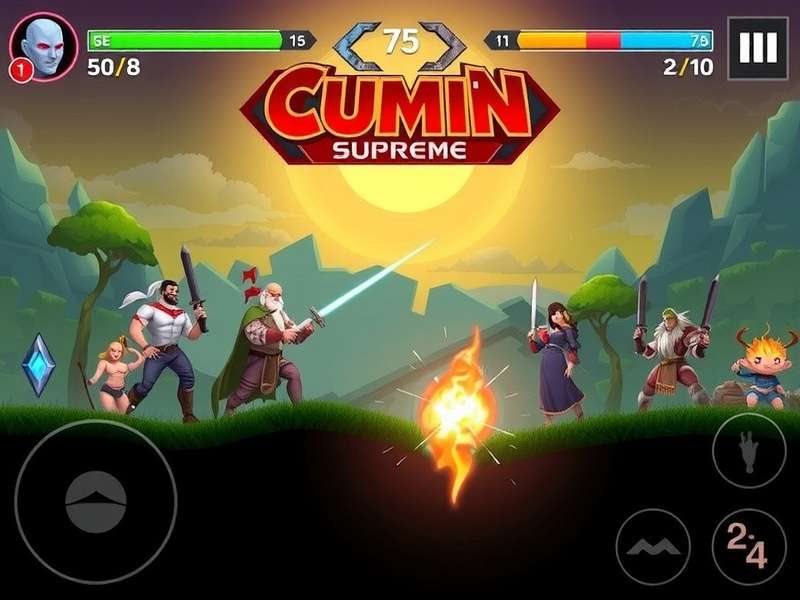Activate the hand attack button
800x600 pixels.
click(749, 451)
